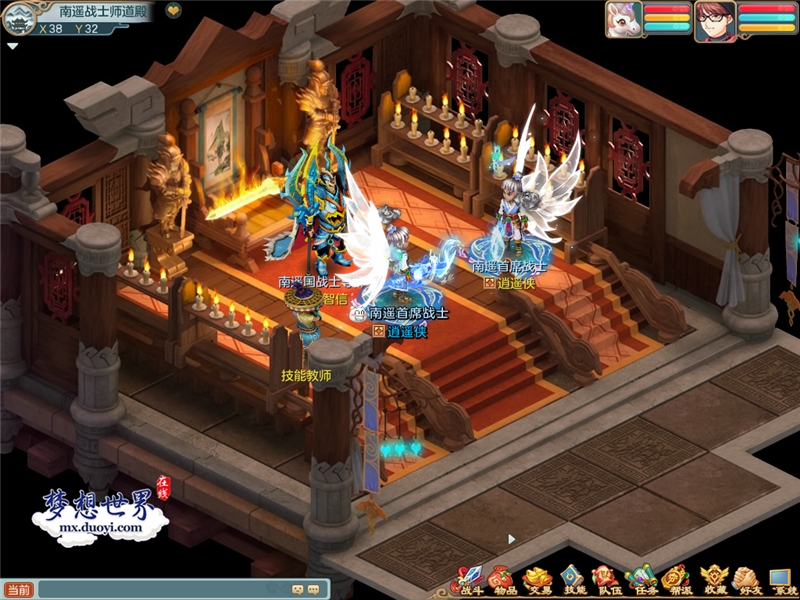Open the 系统 system settings
Screen dimensions: 800x600
(x=780, y=580)
